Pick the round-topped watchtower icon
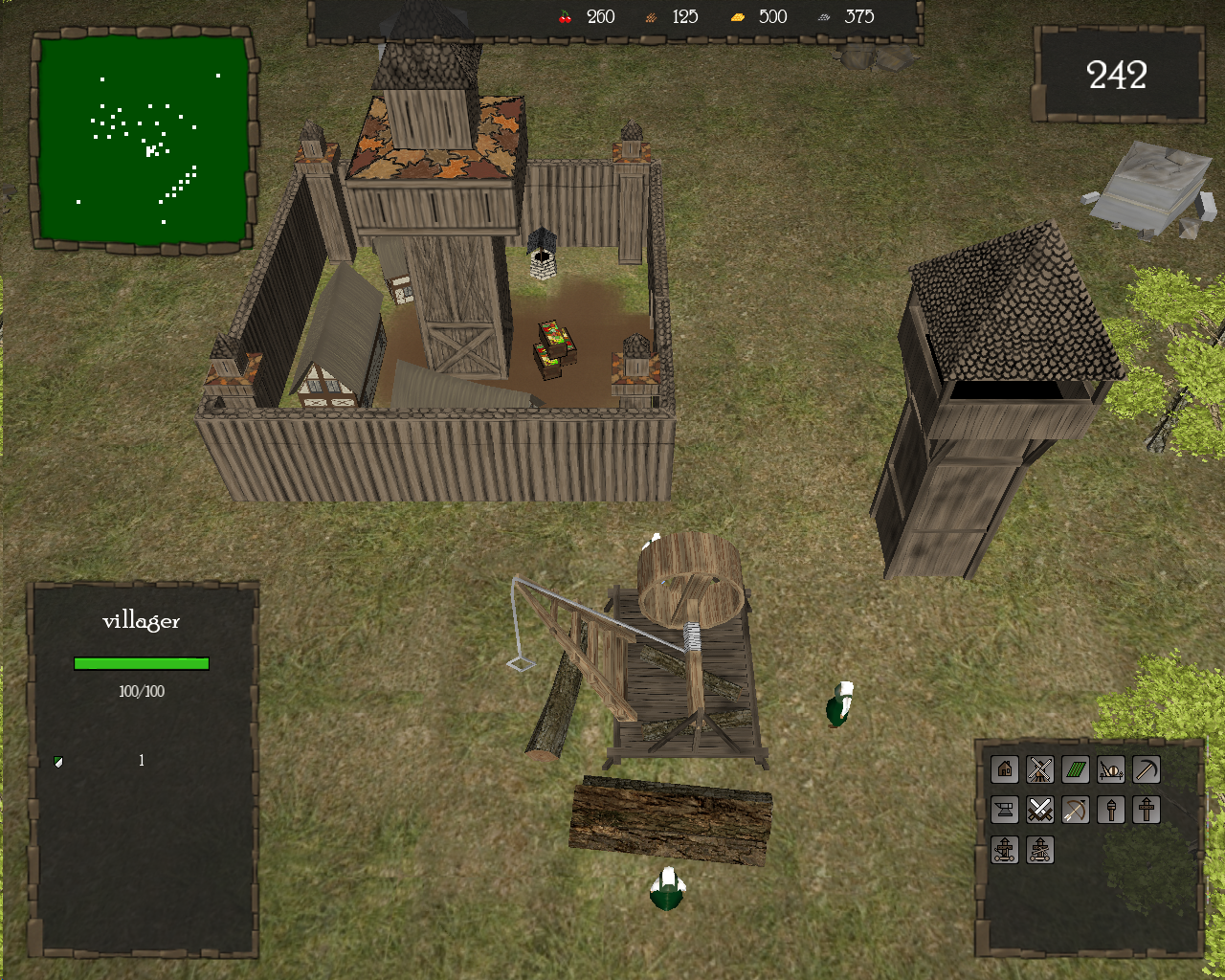Image resolution: width=1225 pixels, height=980 pixels. tap(1111, 810)
